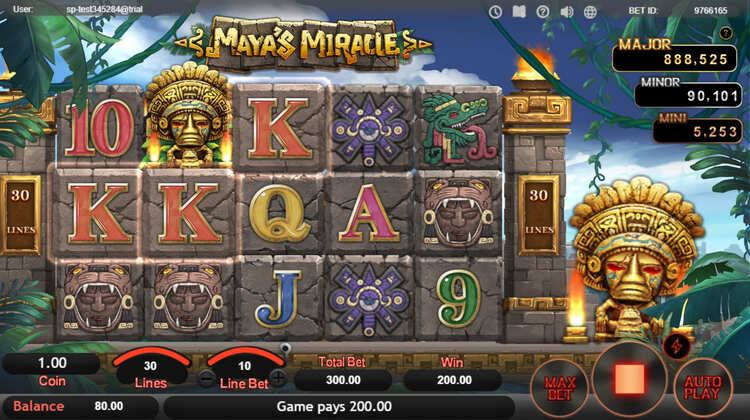This screenshot has height=420, width=750.
Task: Stop the spinning reels with the square button
Action: click(x=631, y=378)
